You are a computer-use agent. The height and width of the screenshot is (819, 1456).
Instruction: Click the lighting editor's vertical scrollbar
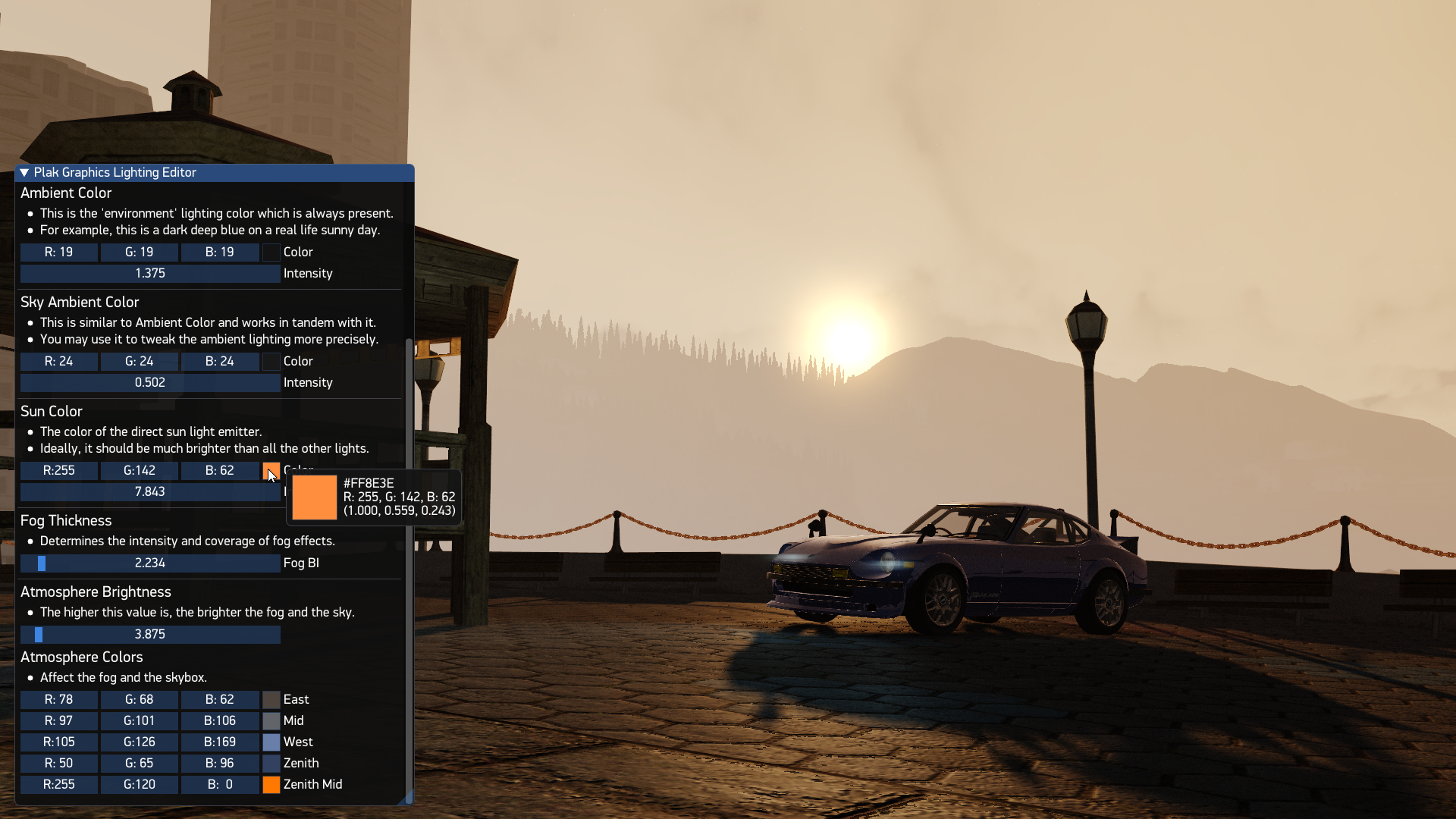pyautogui.click(x=409, y=569)
